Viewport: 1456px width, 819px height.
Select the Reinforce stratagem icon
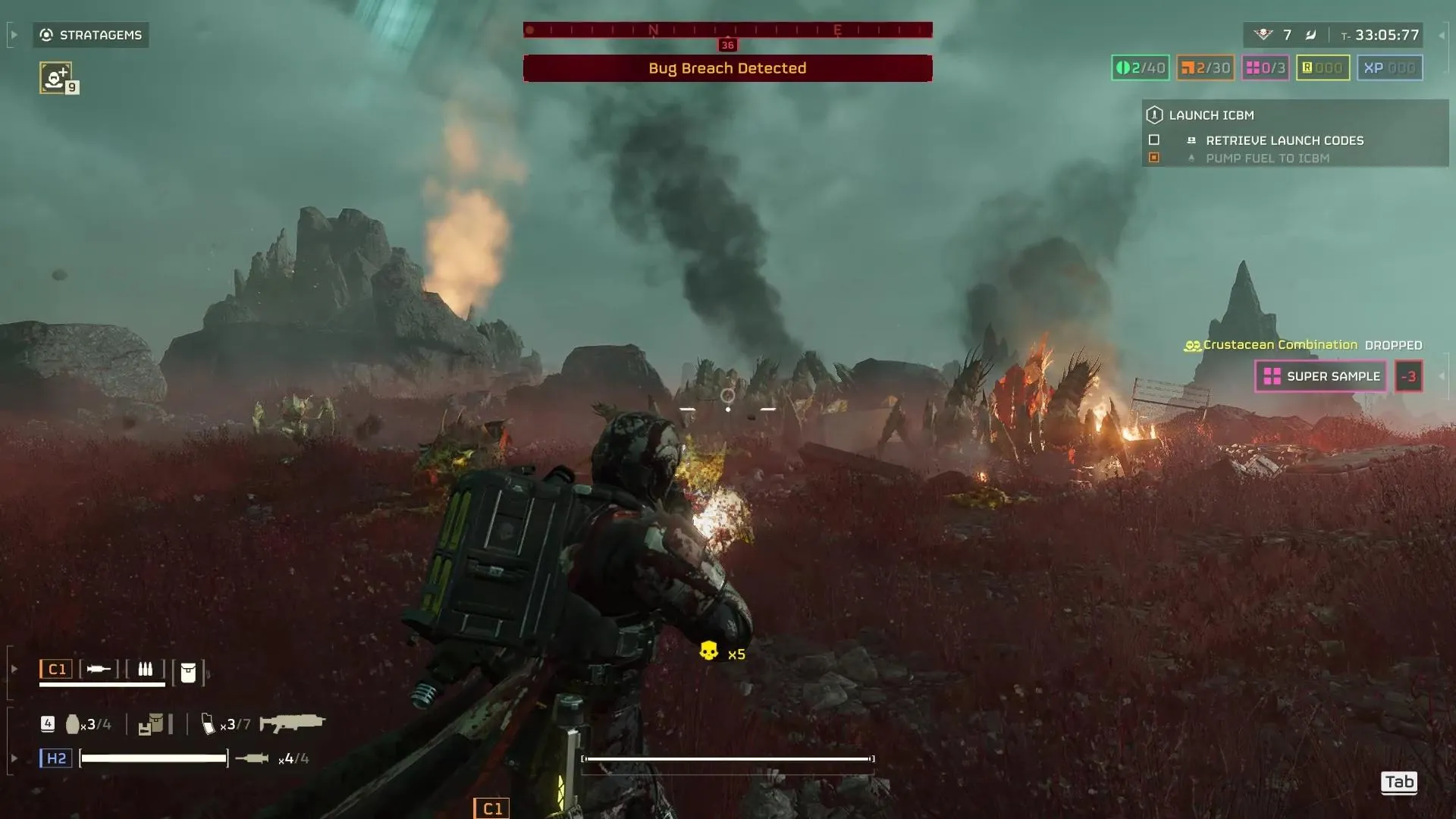pos(55,77)
